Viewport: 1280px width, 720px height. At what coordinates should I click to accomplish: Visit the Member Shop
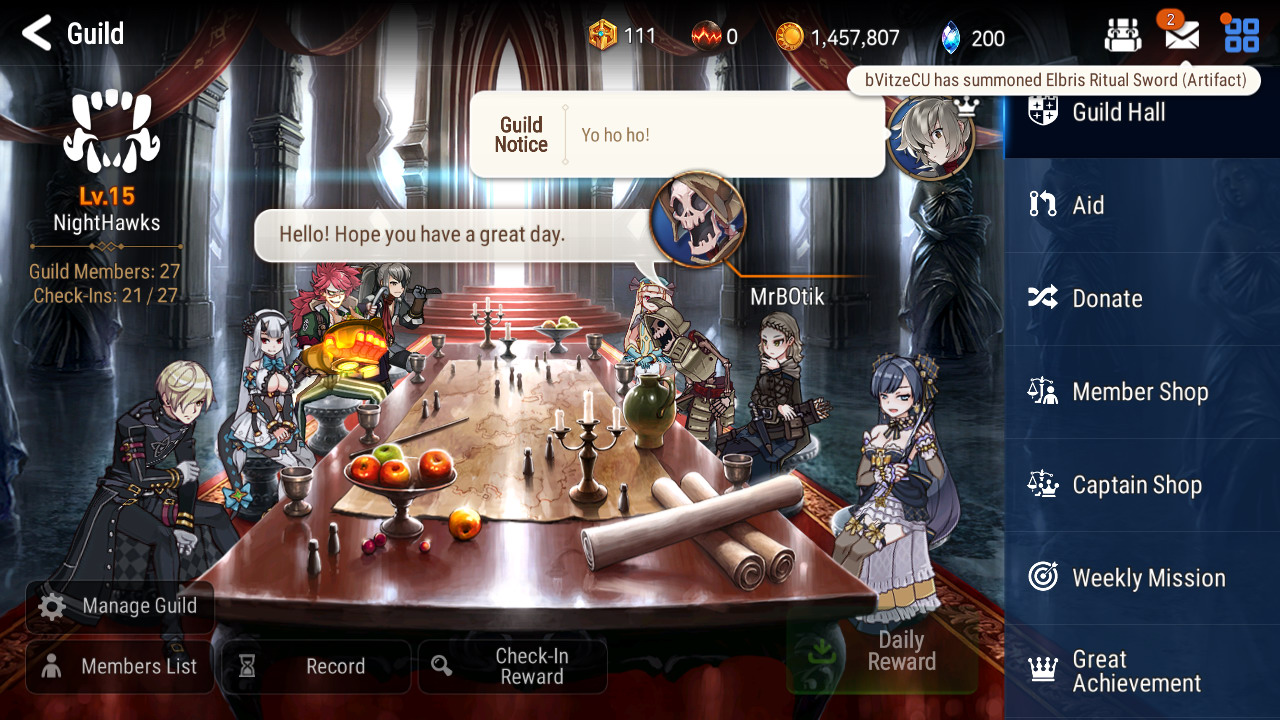pos(1141,391)
